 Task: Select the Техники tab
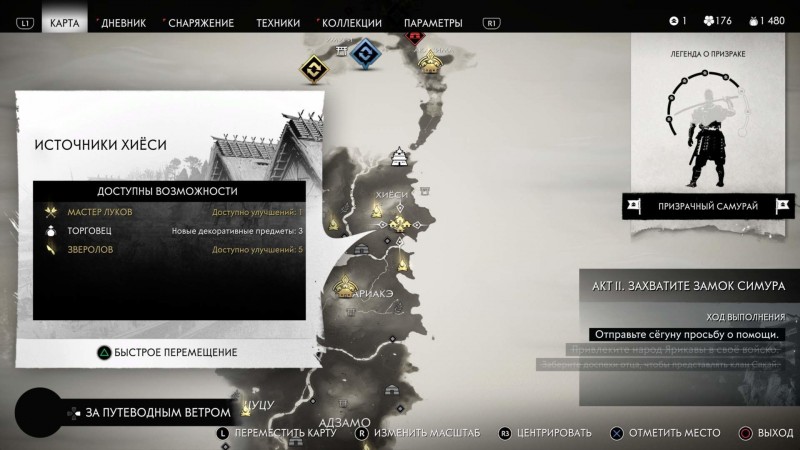278,22
